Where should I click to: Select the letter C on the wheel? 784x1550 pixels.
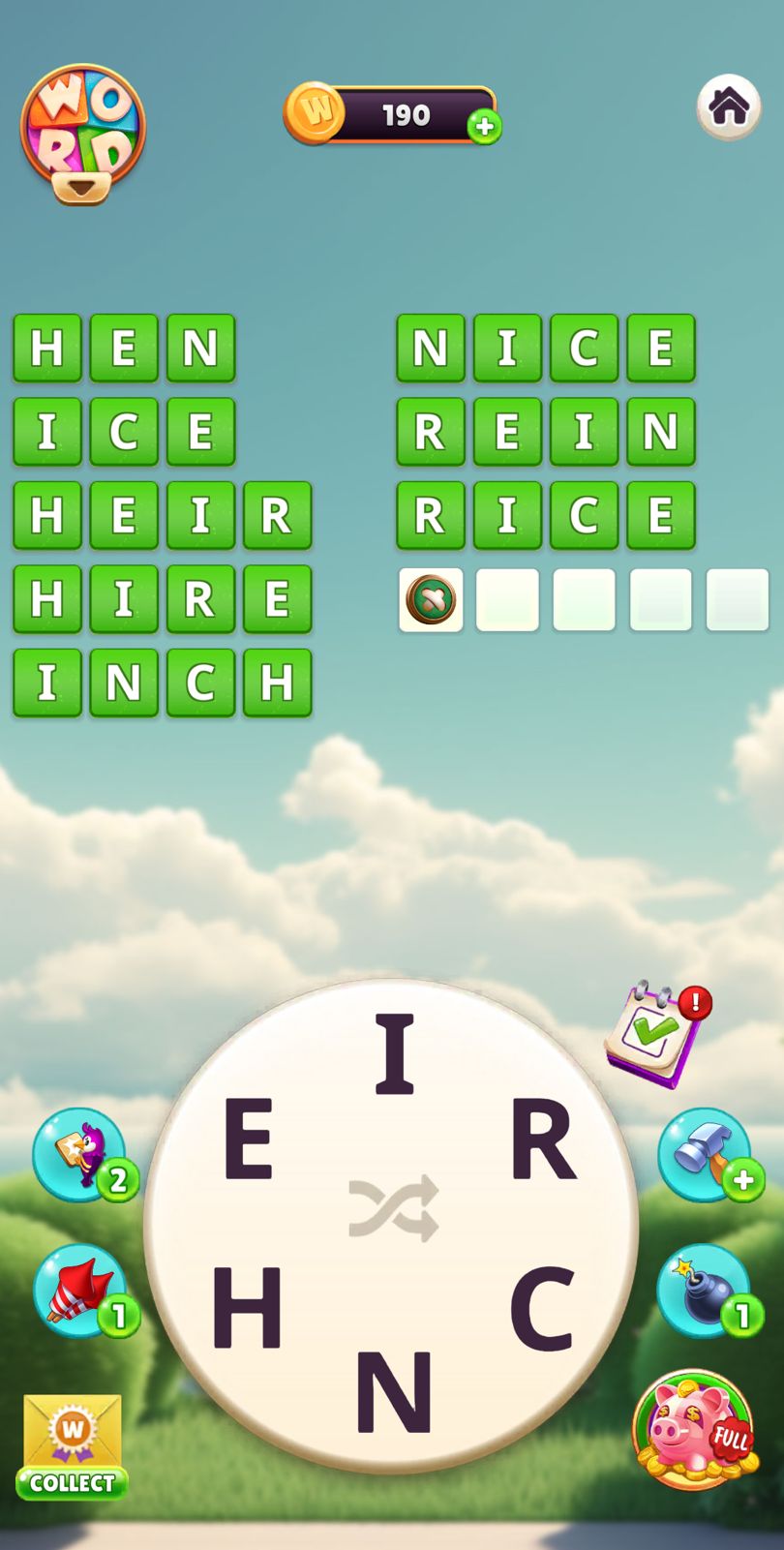click(542, 1307)
